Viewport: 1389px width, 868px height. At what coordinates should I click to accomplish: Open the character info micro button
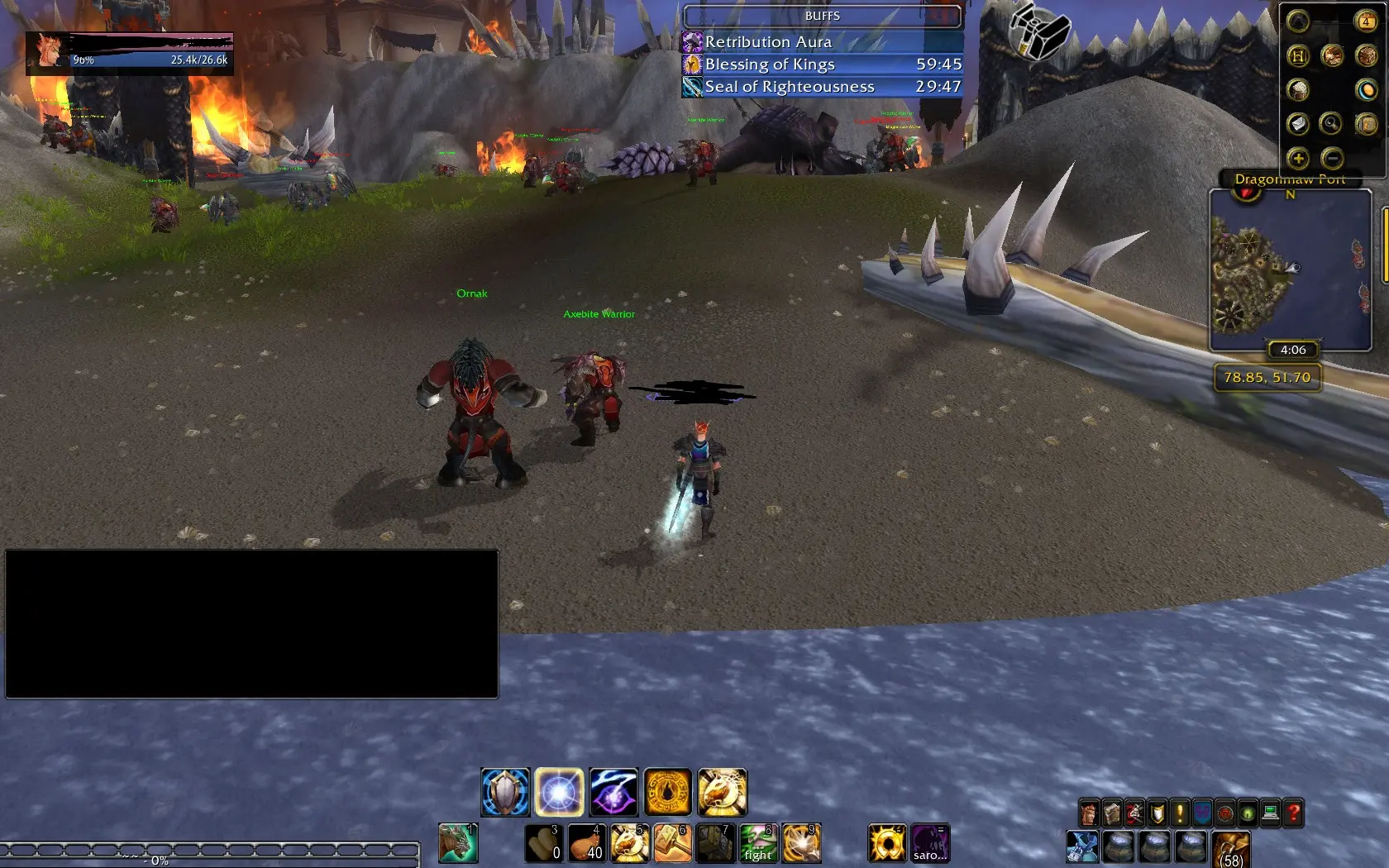point(1090,813)
